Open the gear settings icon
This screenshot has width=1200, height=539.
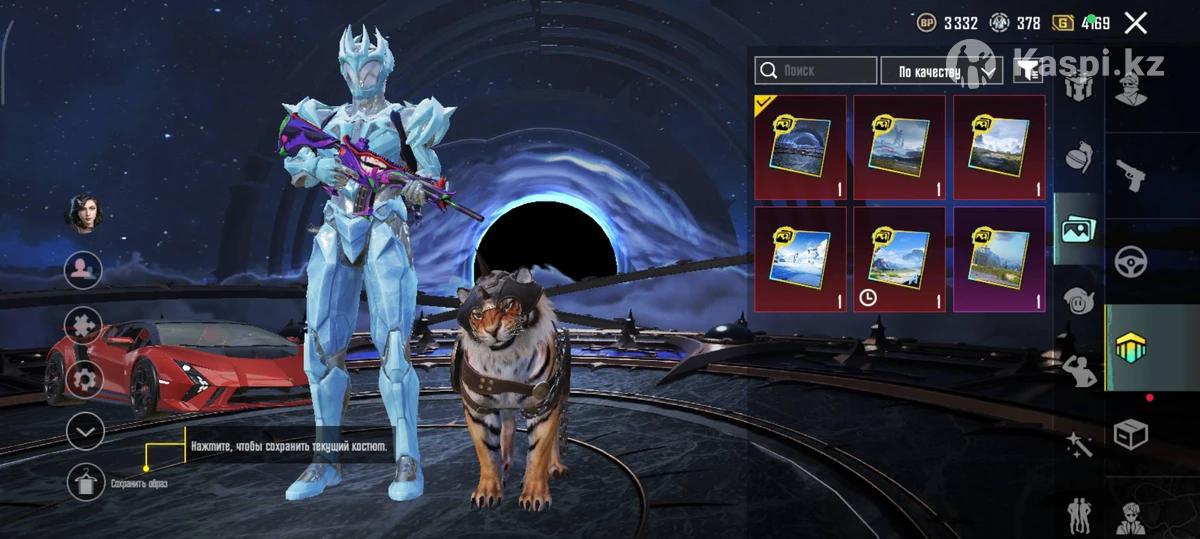pos(85,379)
